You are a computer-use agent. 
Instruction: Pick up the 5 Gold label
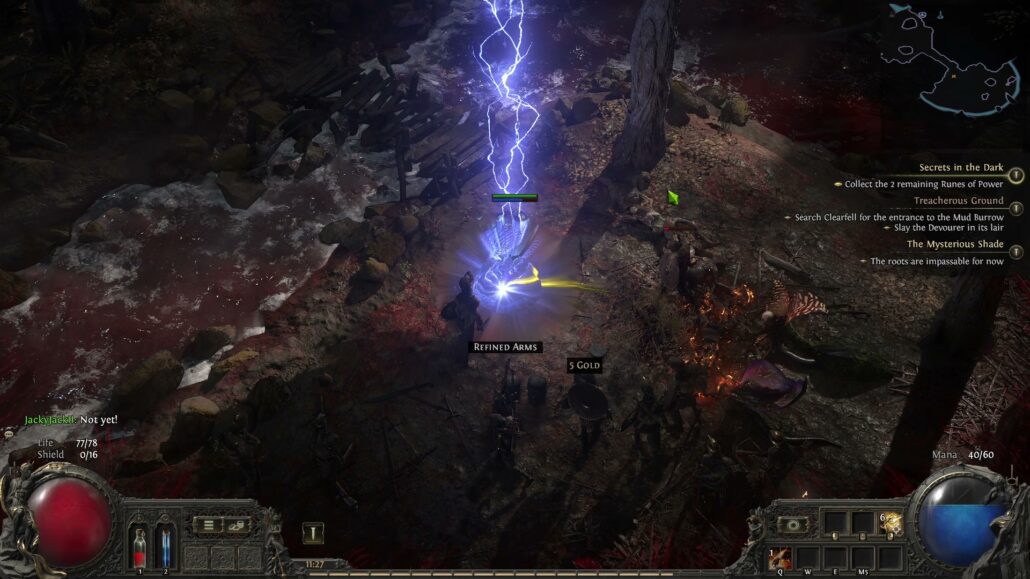584,366
